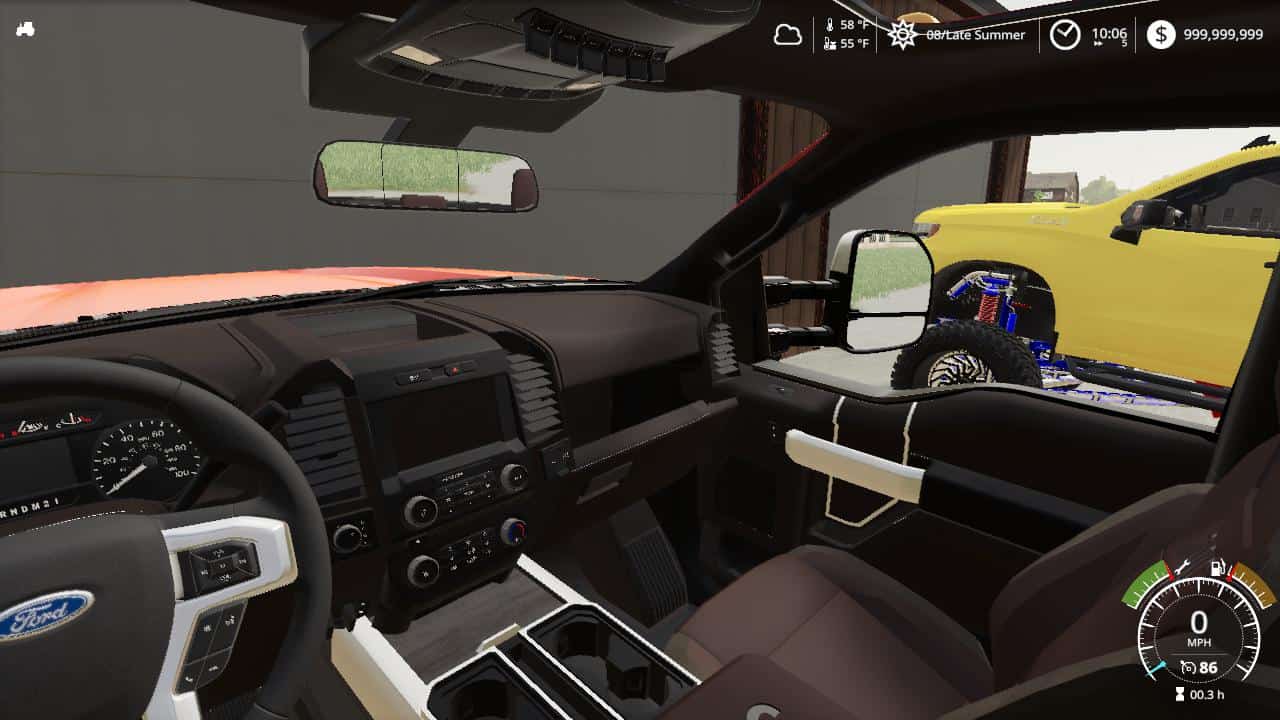Image resolution: width=1280 pixels, height=720 pixels.
Task: Click the sun icon beside Late Summer
Action: (x=901, y=35)
